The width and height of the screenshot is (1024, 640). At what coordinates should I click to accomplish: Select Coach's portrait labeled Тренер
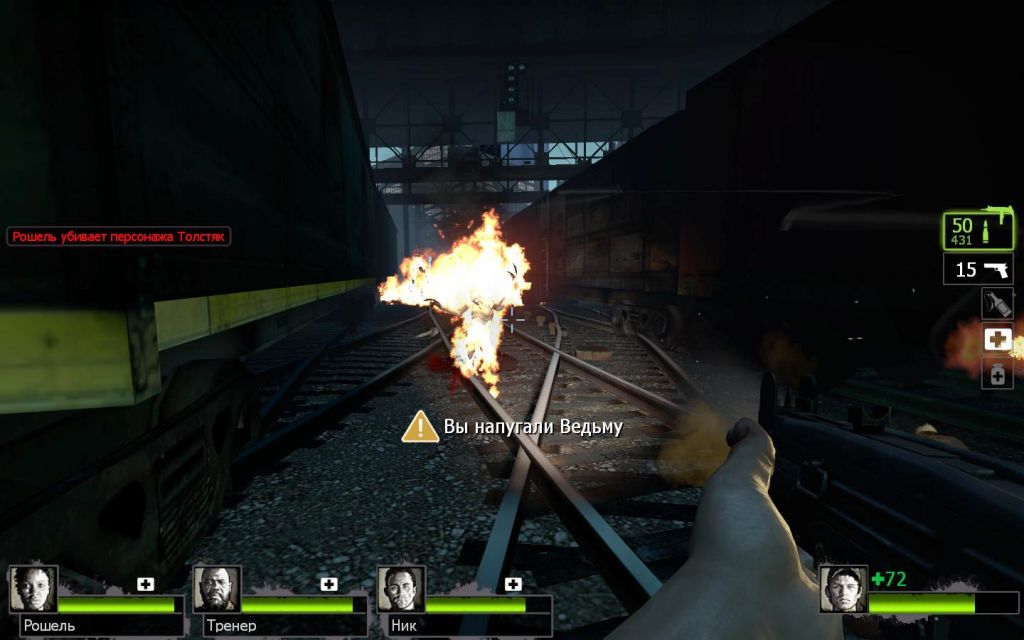click(217, 589)
